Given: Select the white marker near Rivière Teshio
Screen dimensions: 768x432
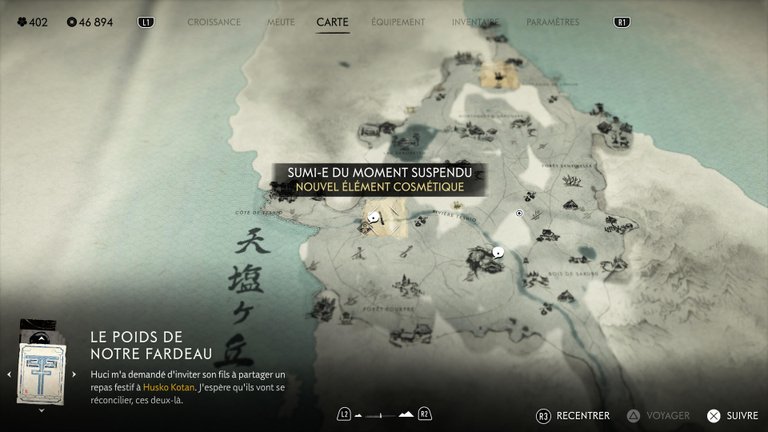Looking at the screenshot, I should [x=498, y=252].
